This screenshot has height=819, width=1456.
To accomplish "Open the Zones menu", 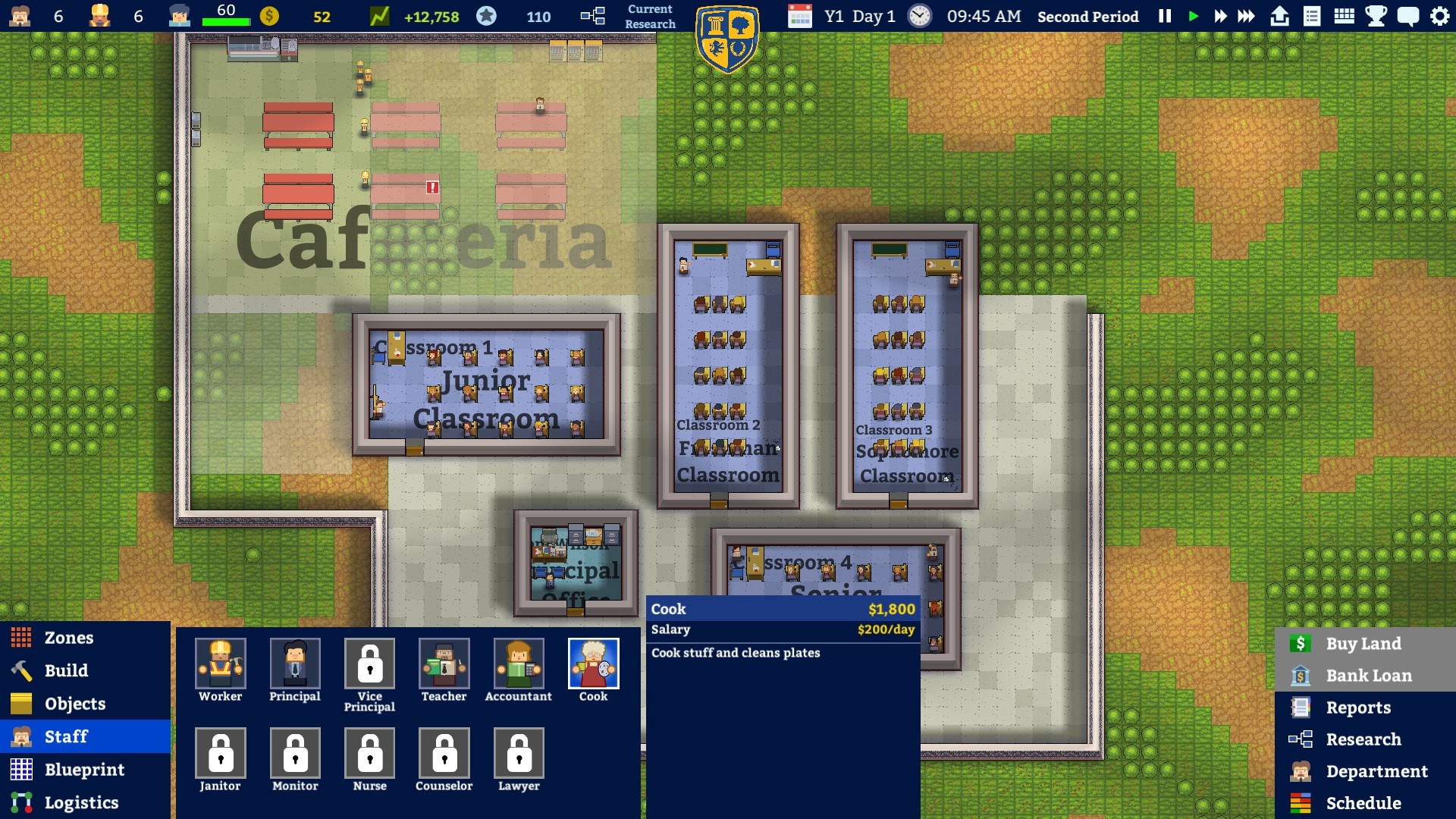I will [x=68, y=638].
